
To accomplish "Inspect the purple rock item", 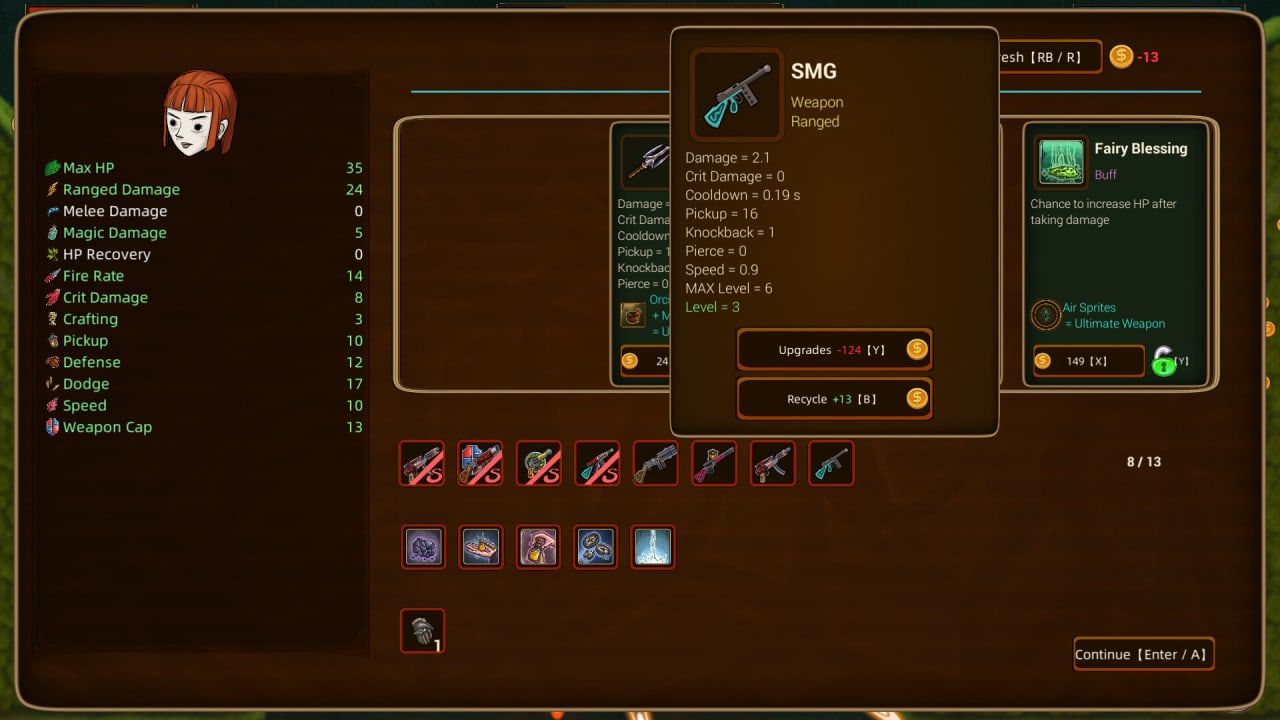I will [x=422, y=547].
